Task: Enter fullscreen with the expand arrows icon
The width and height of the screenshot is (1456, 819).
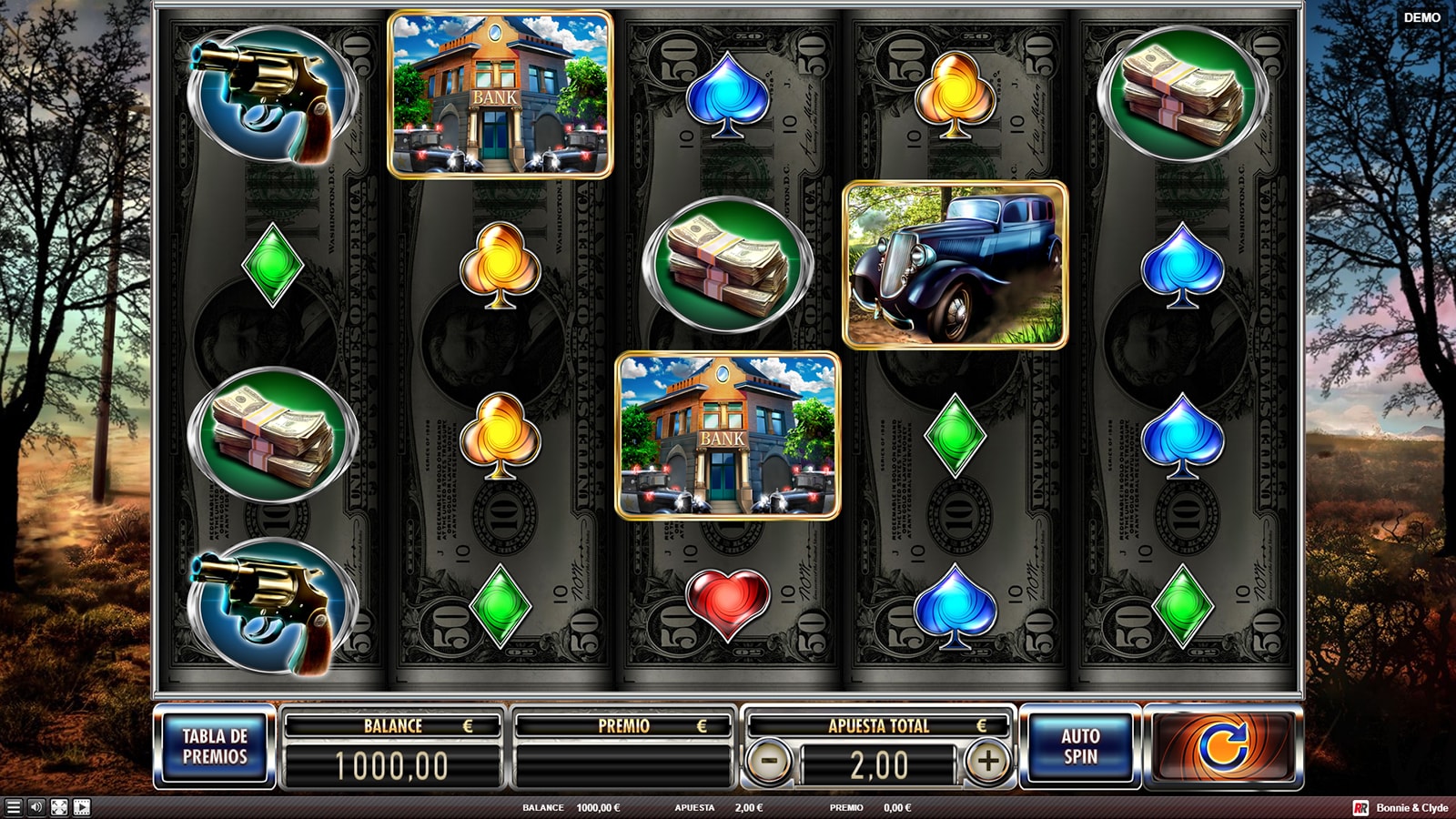Action: point(59,807)
